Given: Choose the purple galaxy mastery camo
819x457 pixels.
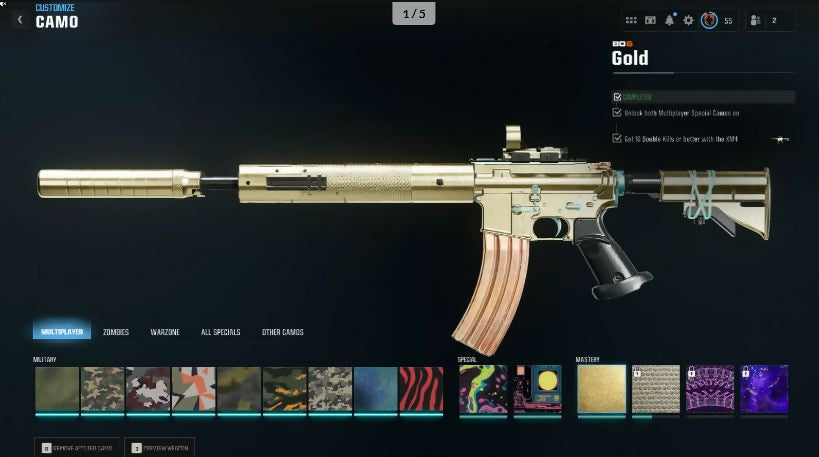Looking at the screenshot, I should click(x=764, y=389).
